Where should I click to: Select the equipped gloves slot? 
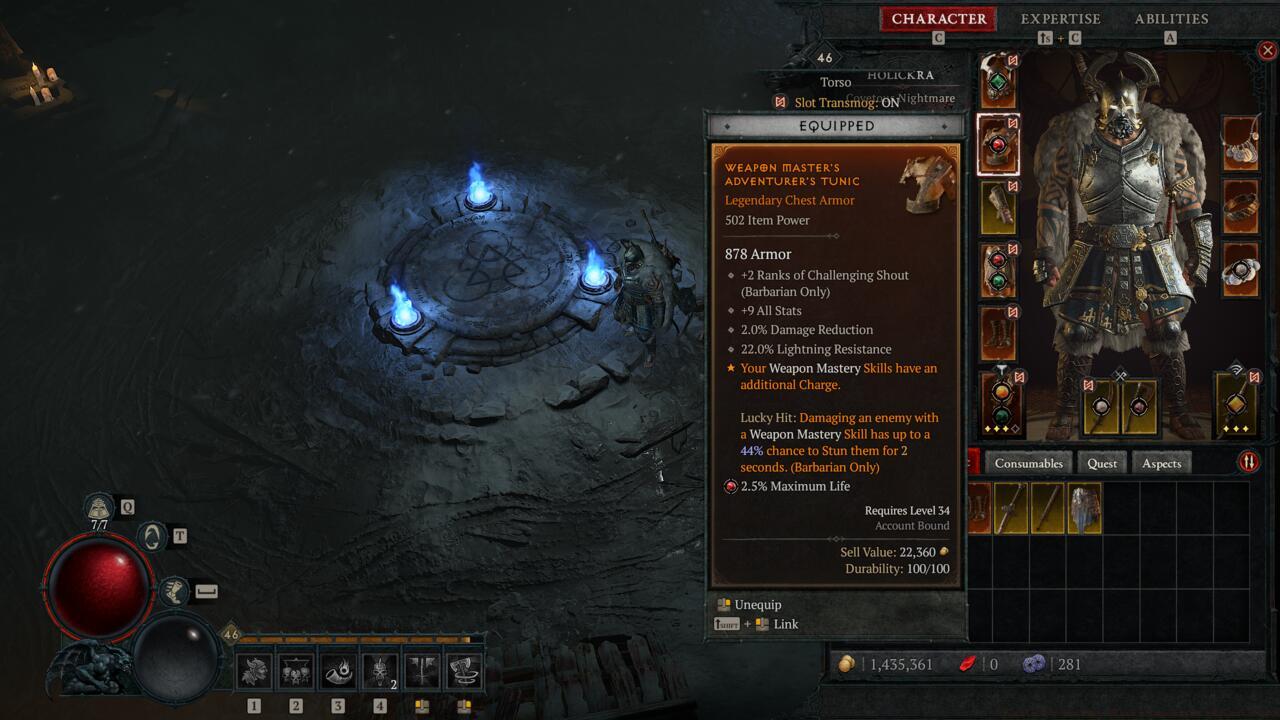[998, 207]
